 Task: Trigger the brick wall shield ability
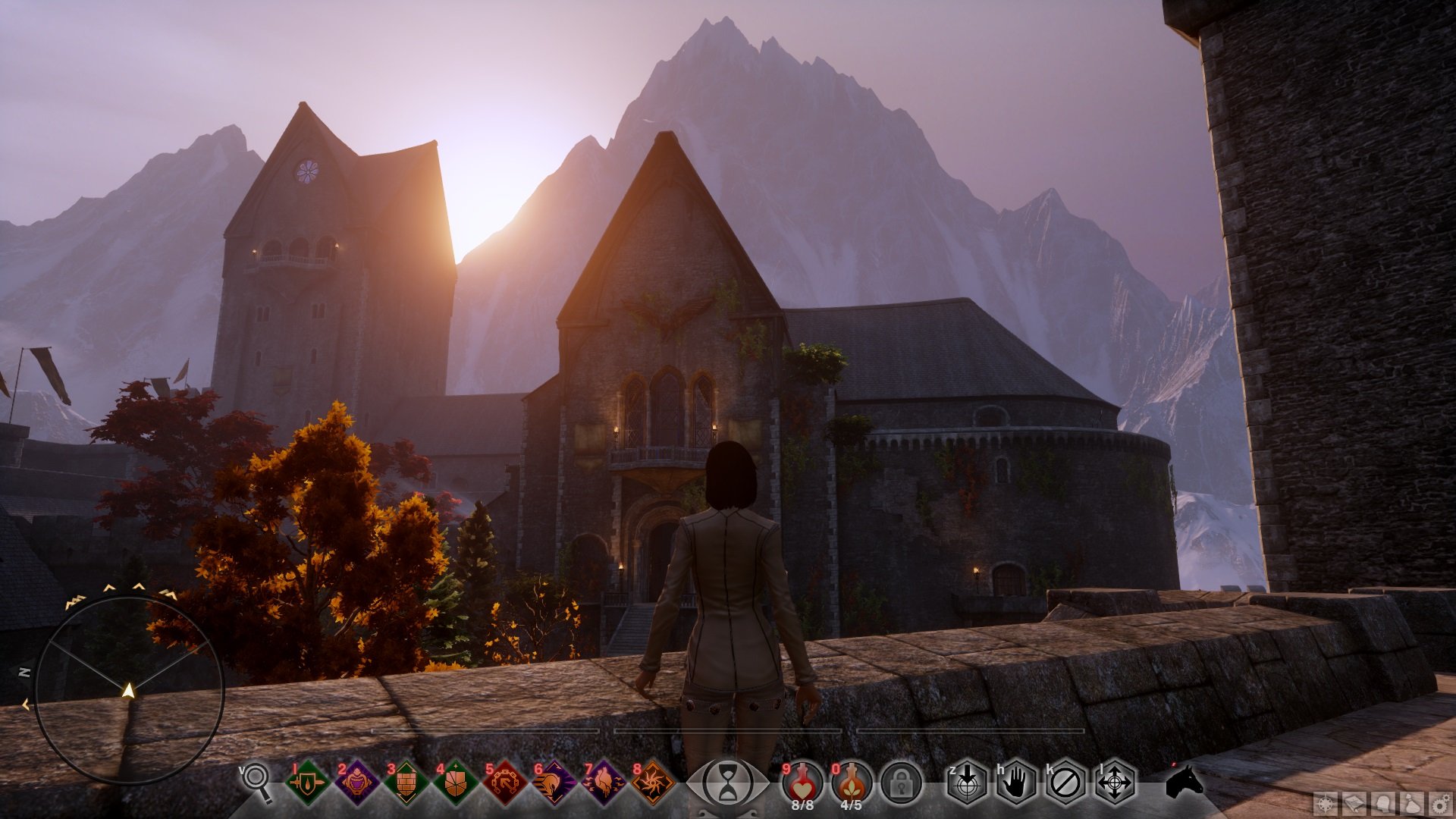coord(406,783)
